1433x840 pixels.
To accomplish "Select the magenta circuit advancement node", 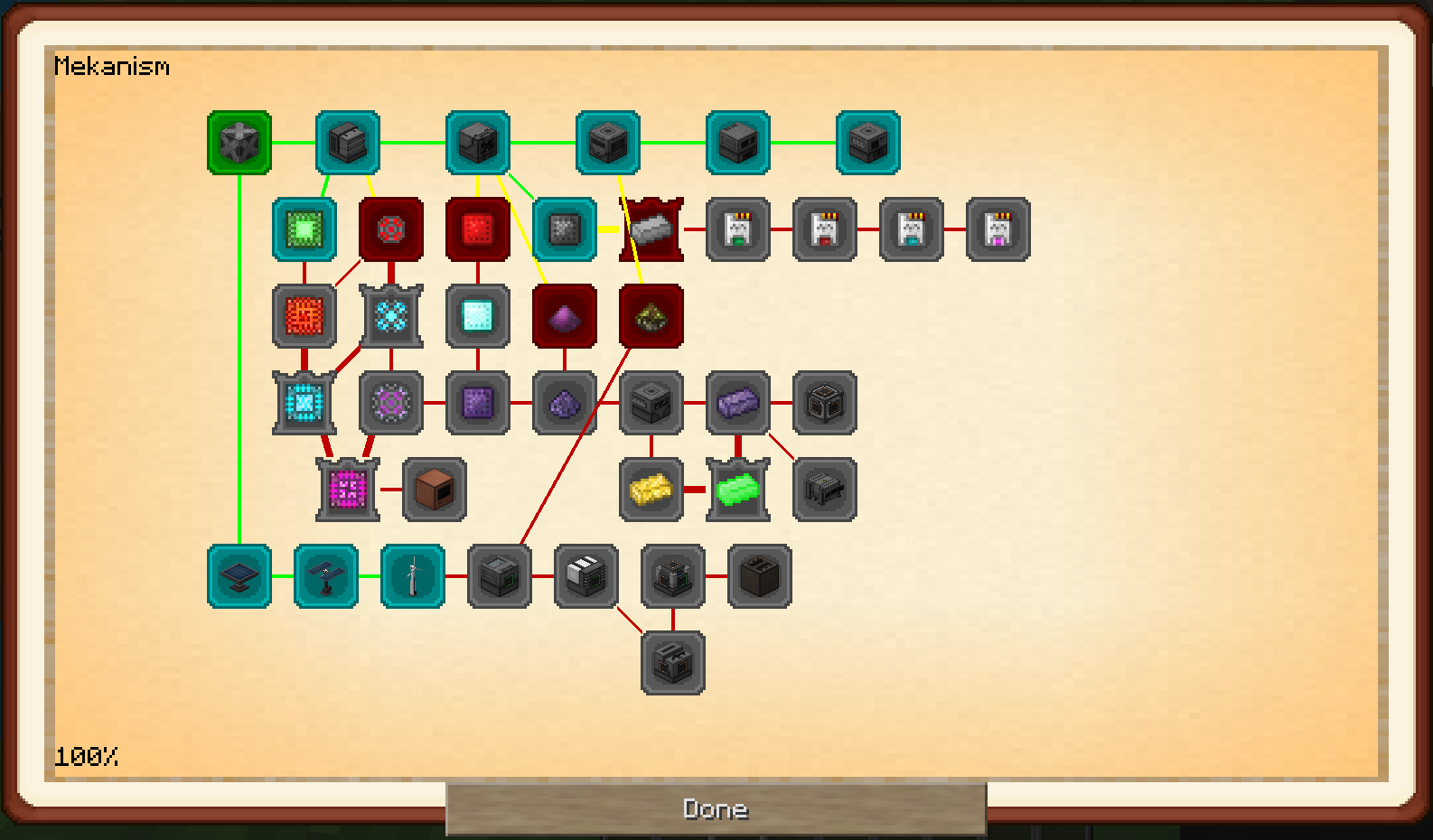I will (348, 490).
